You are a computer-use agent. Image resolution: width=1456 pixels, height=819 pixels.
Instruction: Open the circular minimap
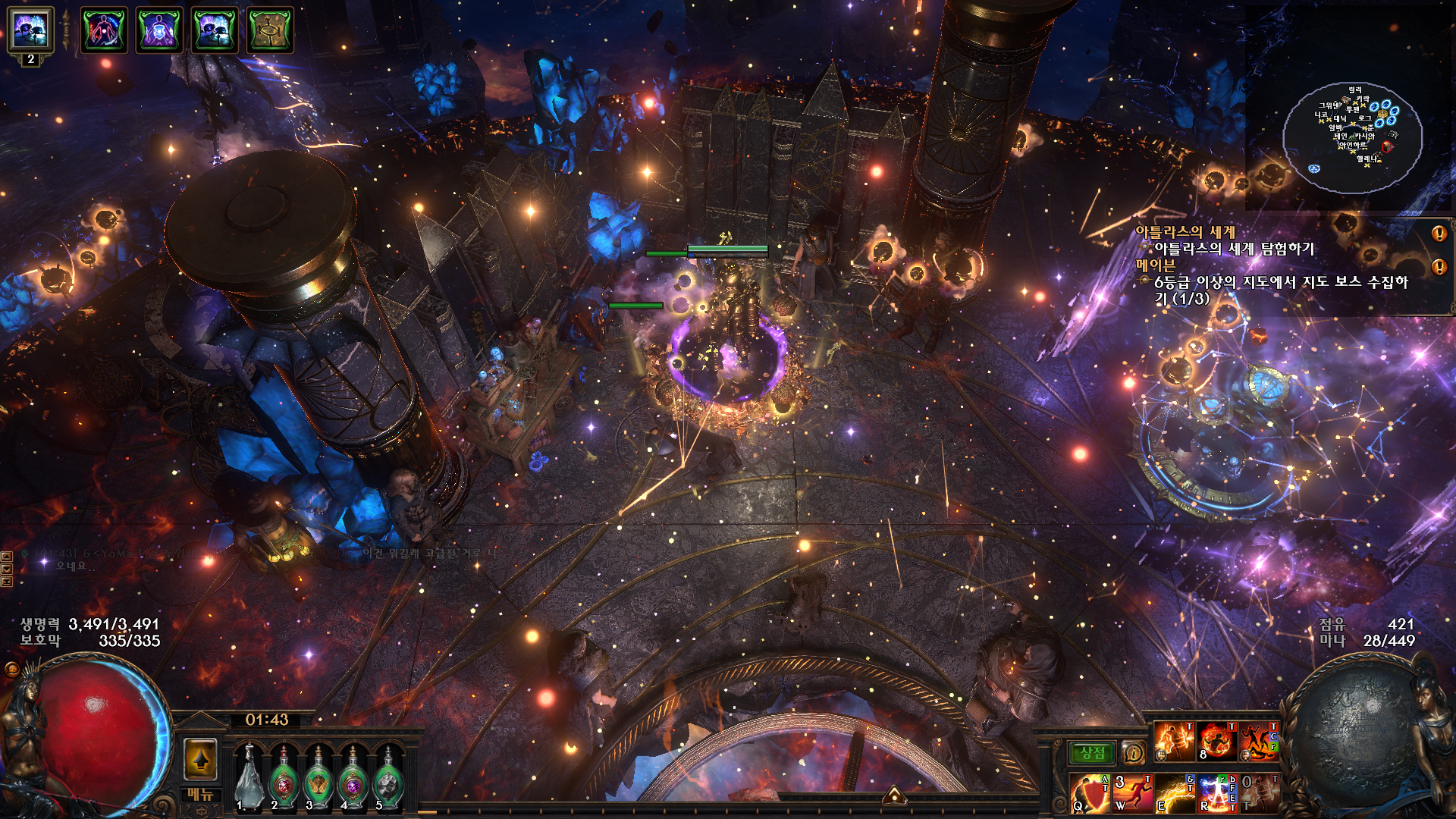pos(1352,136)
